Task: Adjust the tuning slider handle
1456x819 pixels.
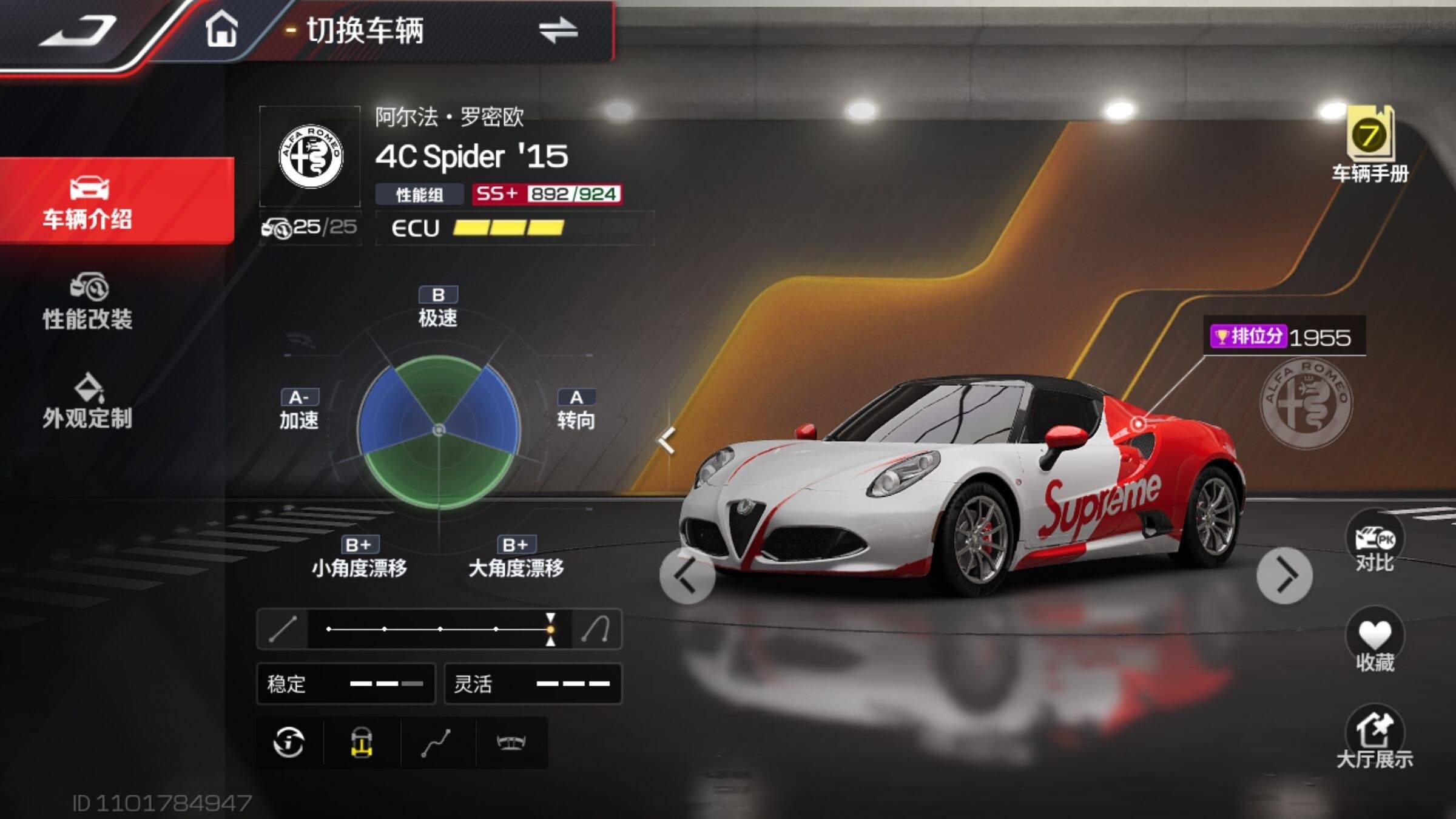Action: [550, 629]
